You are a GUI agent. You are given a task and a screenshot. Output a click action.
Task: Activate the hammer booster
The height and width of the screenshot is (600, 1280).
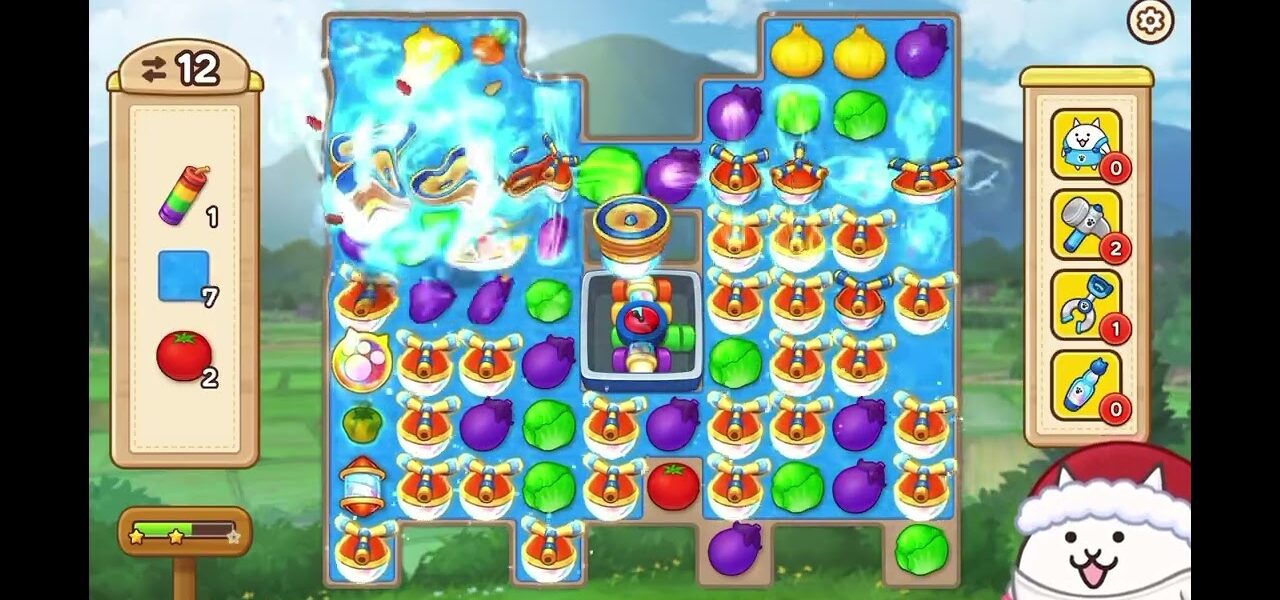(1085, 224)
